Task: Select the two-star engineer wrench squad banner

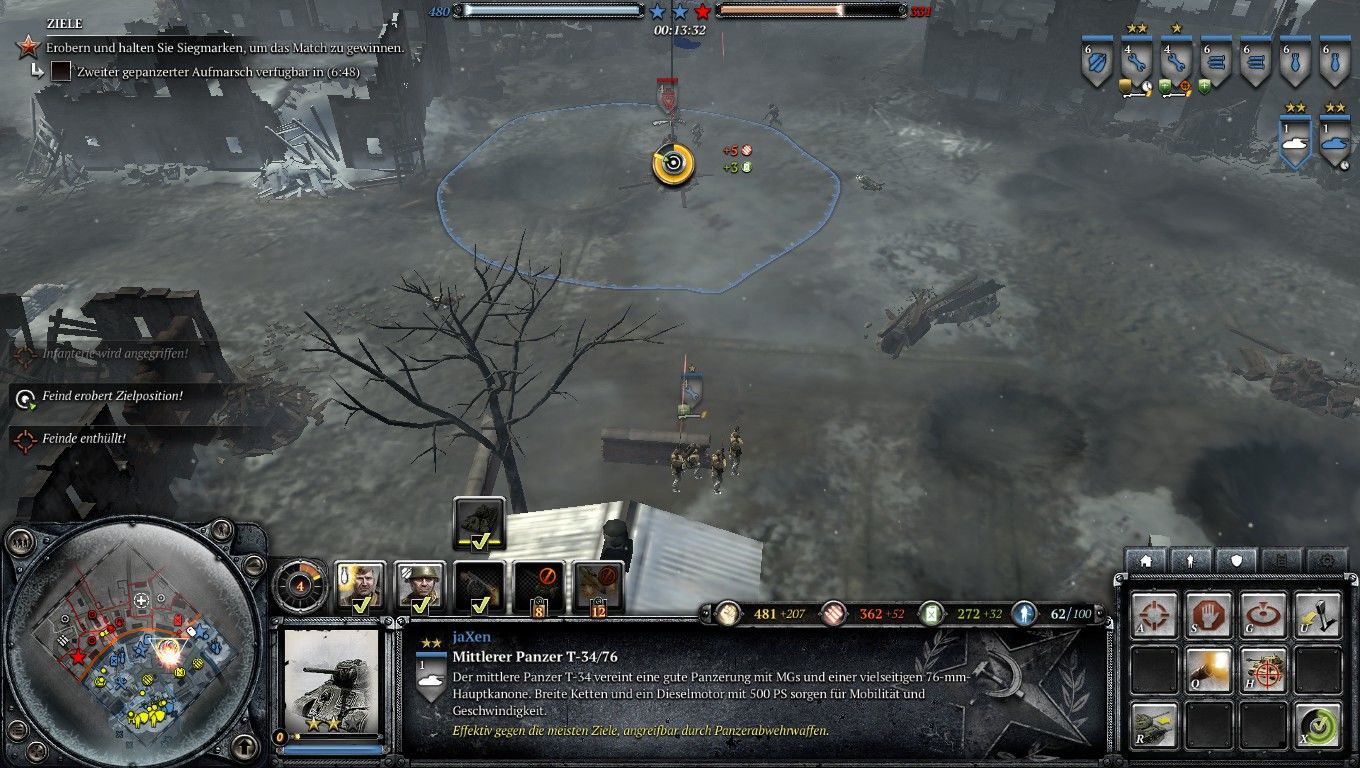Action: [x=1135, y=62]
